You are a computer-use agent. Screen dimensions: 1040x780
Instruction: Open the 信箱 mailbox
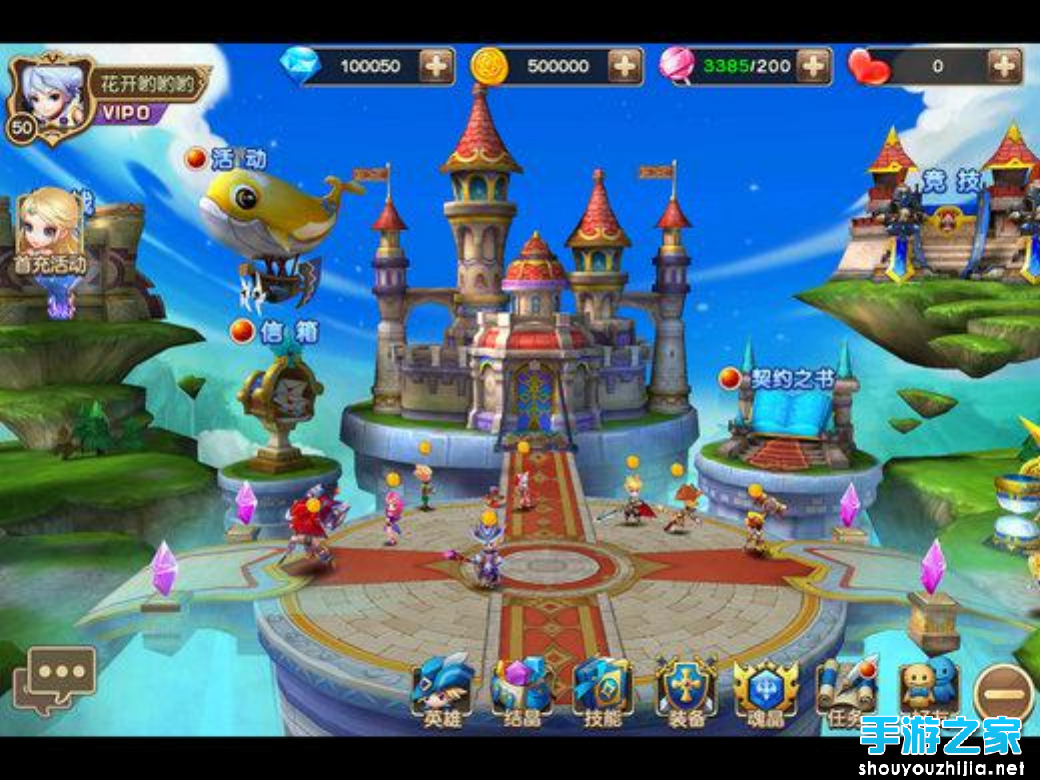click(280, 400)
